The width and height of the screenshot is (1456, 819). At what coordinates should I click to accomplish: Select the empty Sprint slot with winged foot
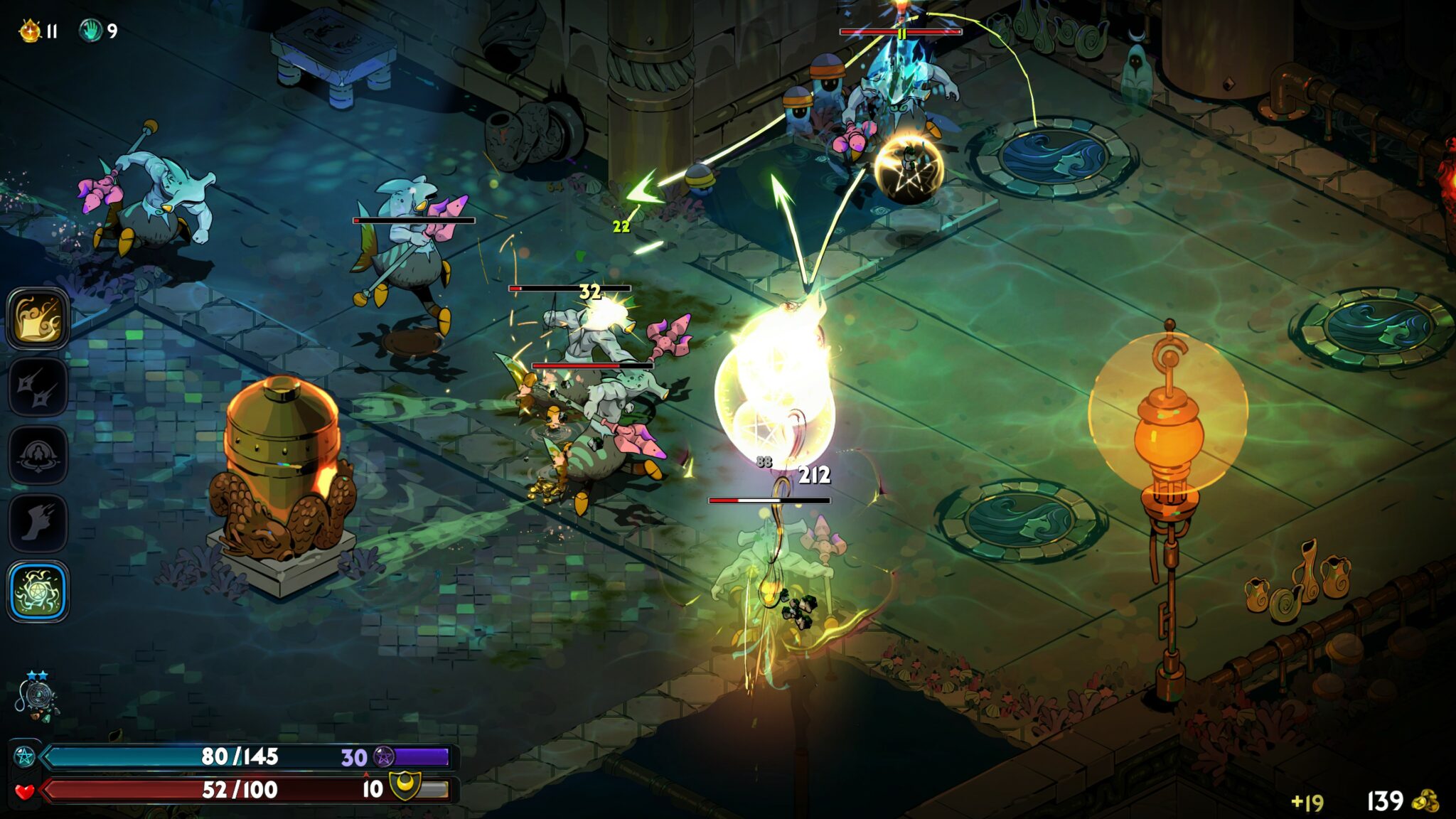coord(38,523)
